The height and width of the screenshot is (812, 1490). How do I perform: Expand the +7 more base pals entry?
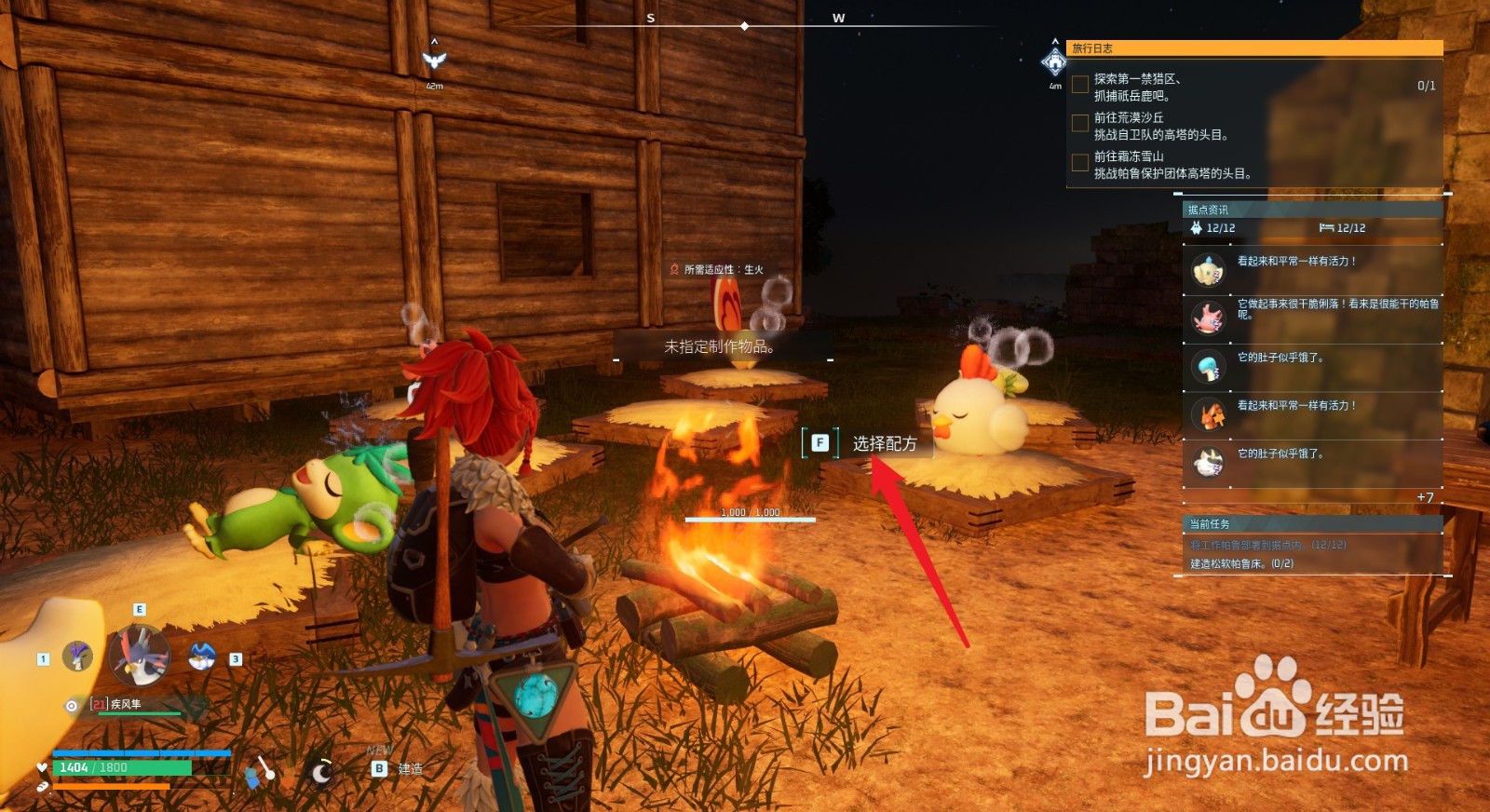[1425, 497]
